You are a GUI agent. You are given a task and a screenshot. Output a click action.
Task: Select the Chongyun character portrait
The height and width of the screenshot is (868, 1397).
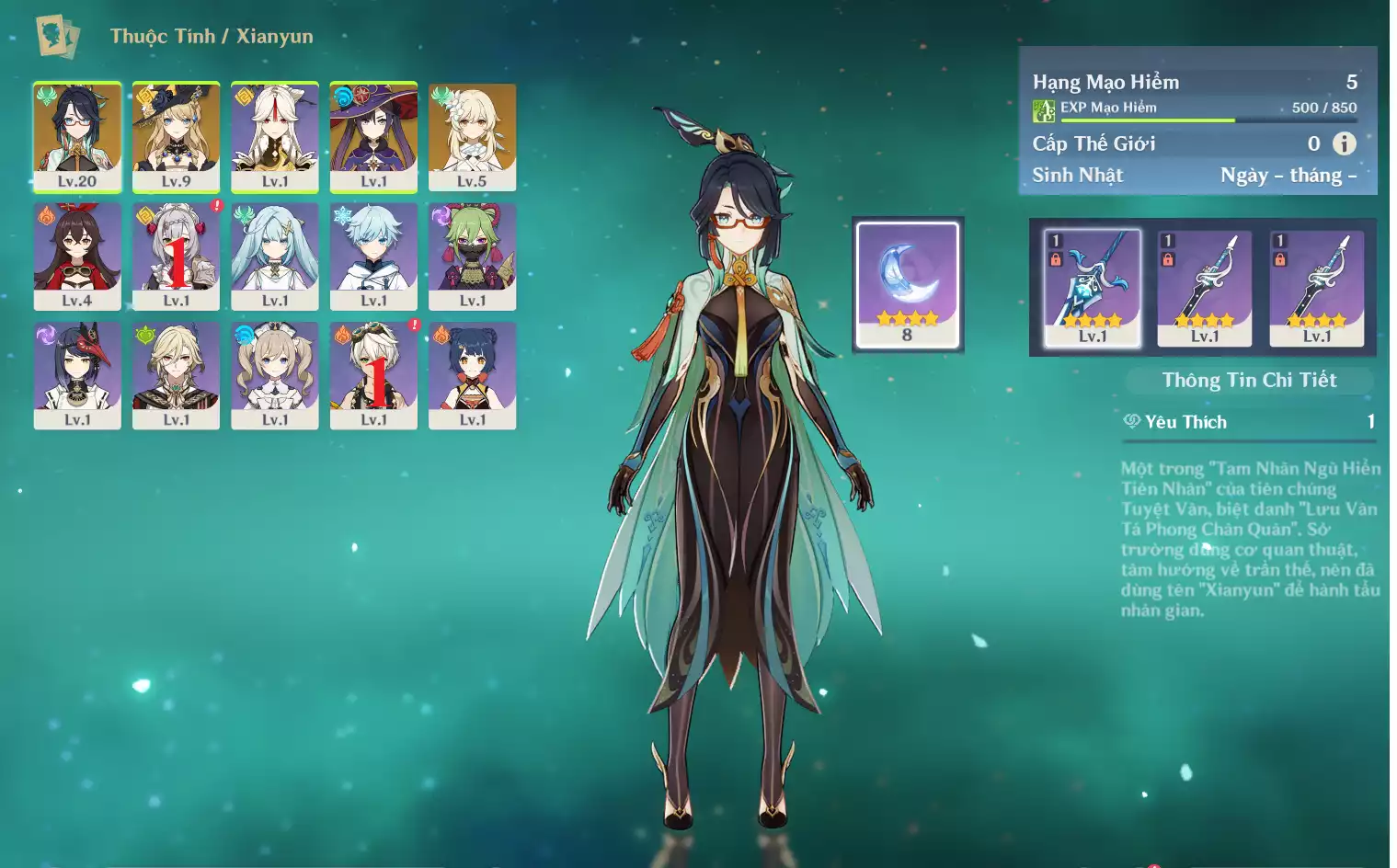tap(373, 256)
